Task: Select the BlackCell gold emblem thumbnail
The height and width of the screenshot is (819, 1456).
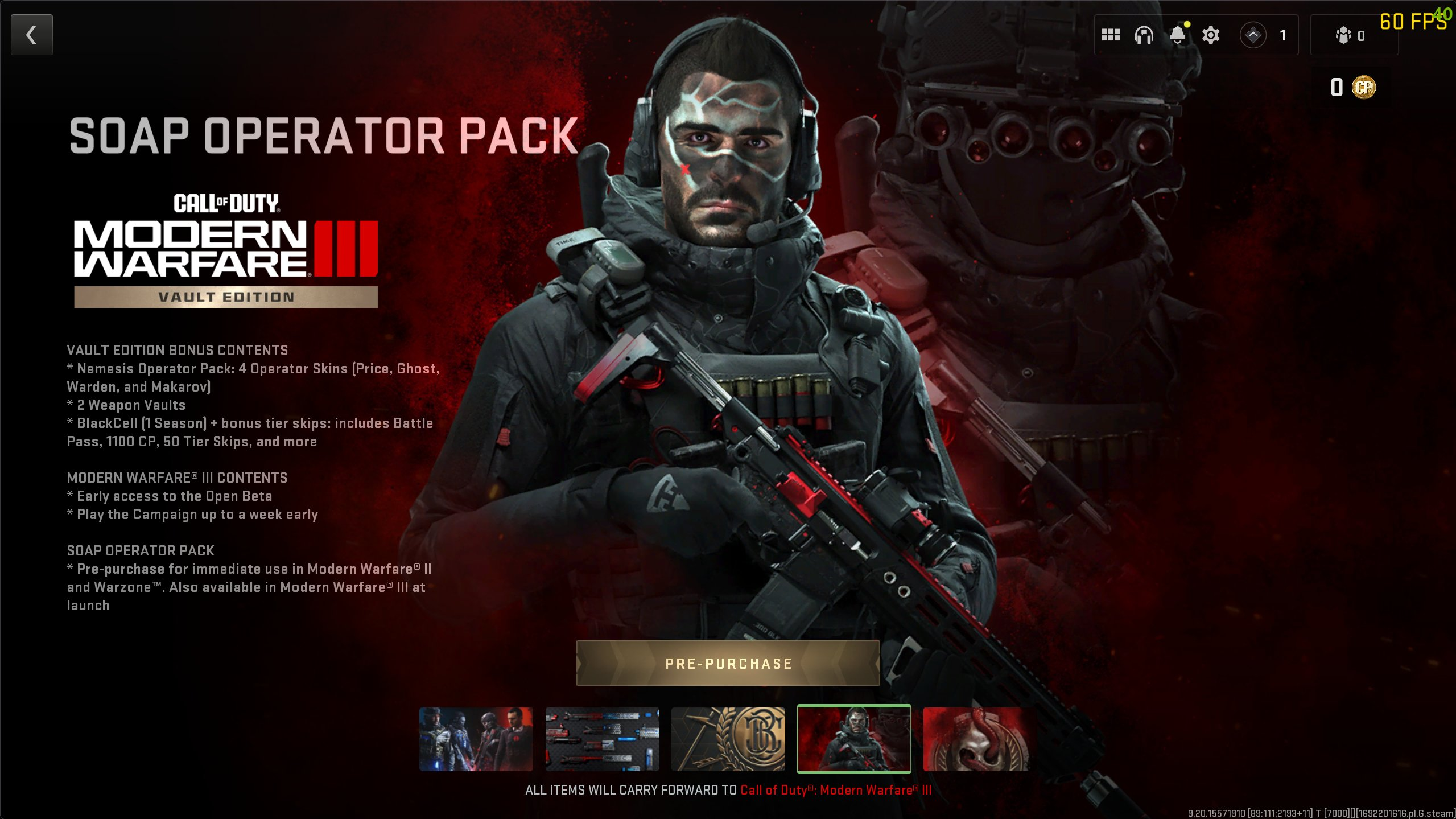Action: [x=728, y=739]
